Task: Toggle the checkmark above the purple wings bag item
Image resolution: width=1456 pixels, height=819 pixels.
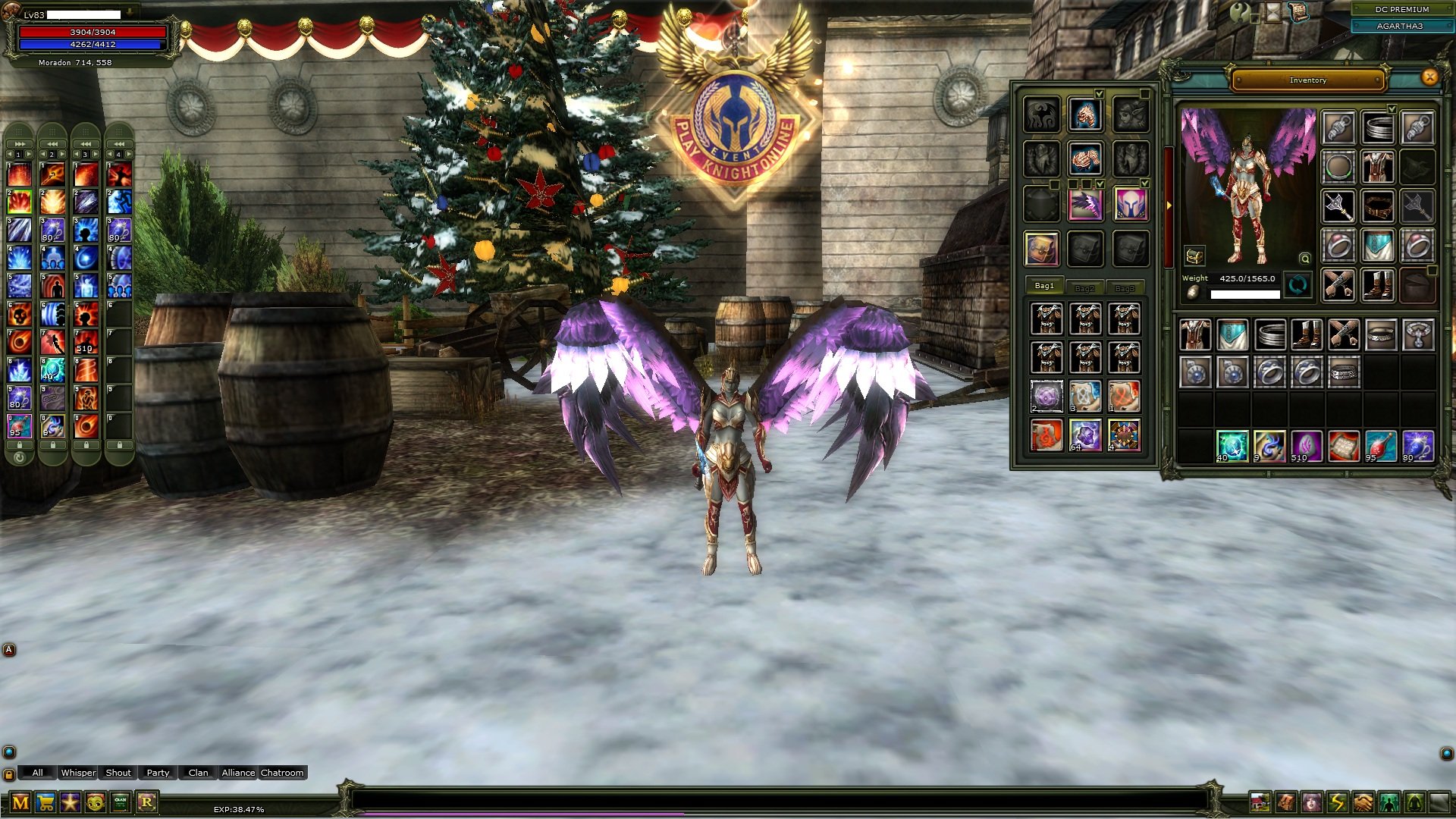Action: (1100, 184)
